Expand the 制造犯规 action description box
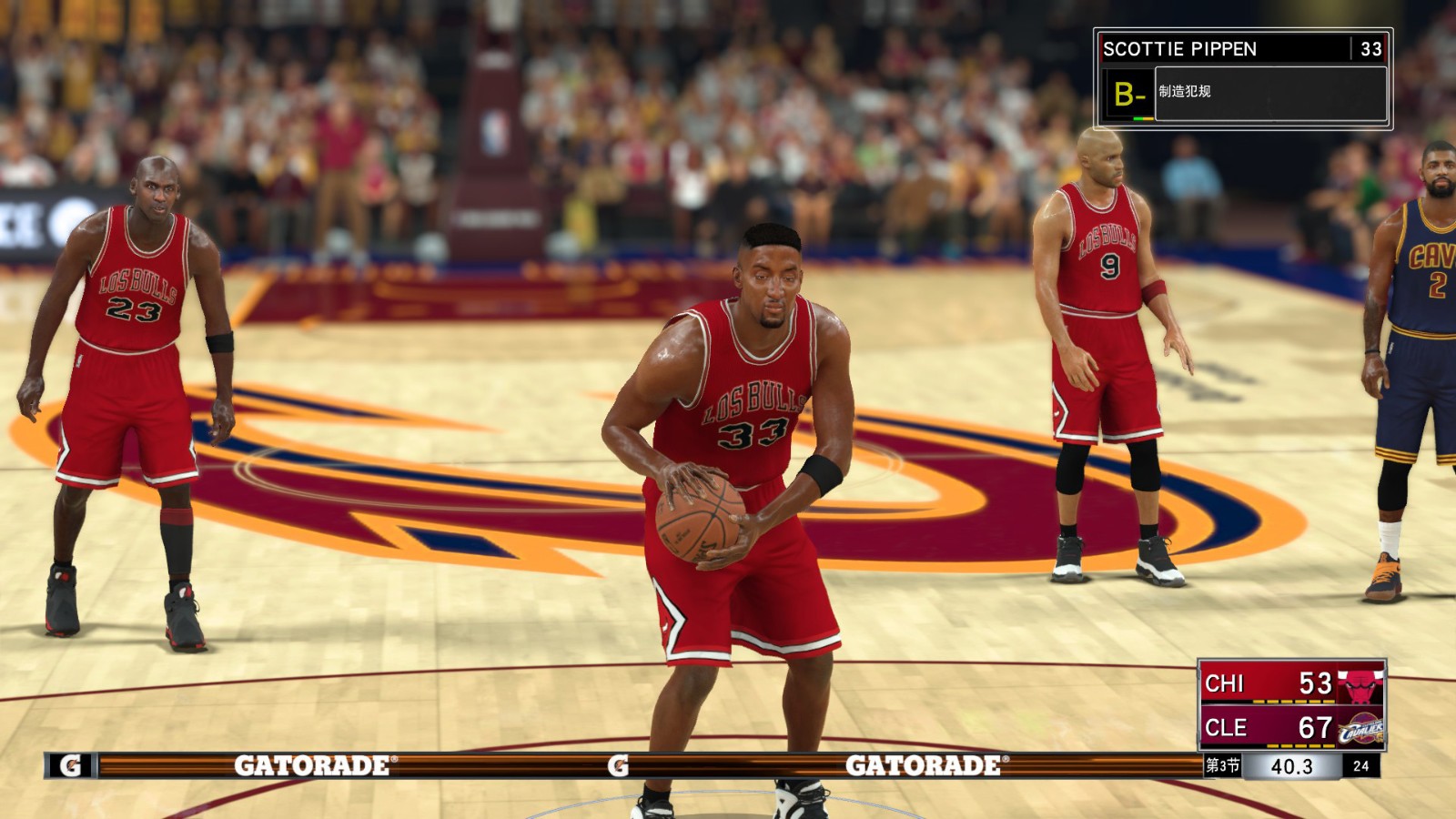Image resolution: width=1456 pixels, height=819 pixels. point(1269,92)
